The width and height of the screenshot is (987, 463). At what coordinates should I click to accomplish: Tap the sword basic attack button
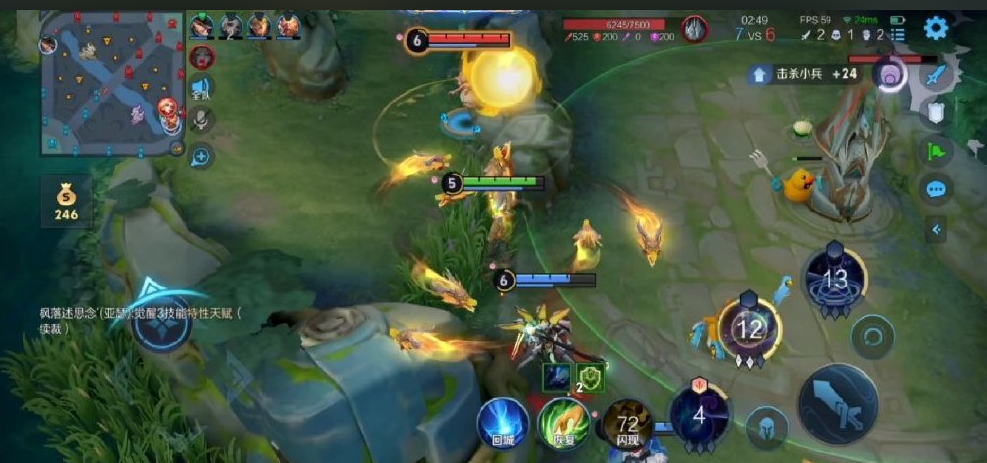pos(837,404)
